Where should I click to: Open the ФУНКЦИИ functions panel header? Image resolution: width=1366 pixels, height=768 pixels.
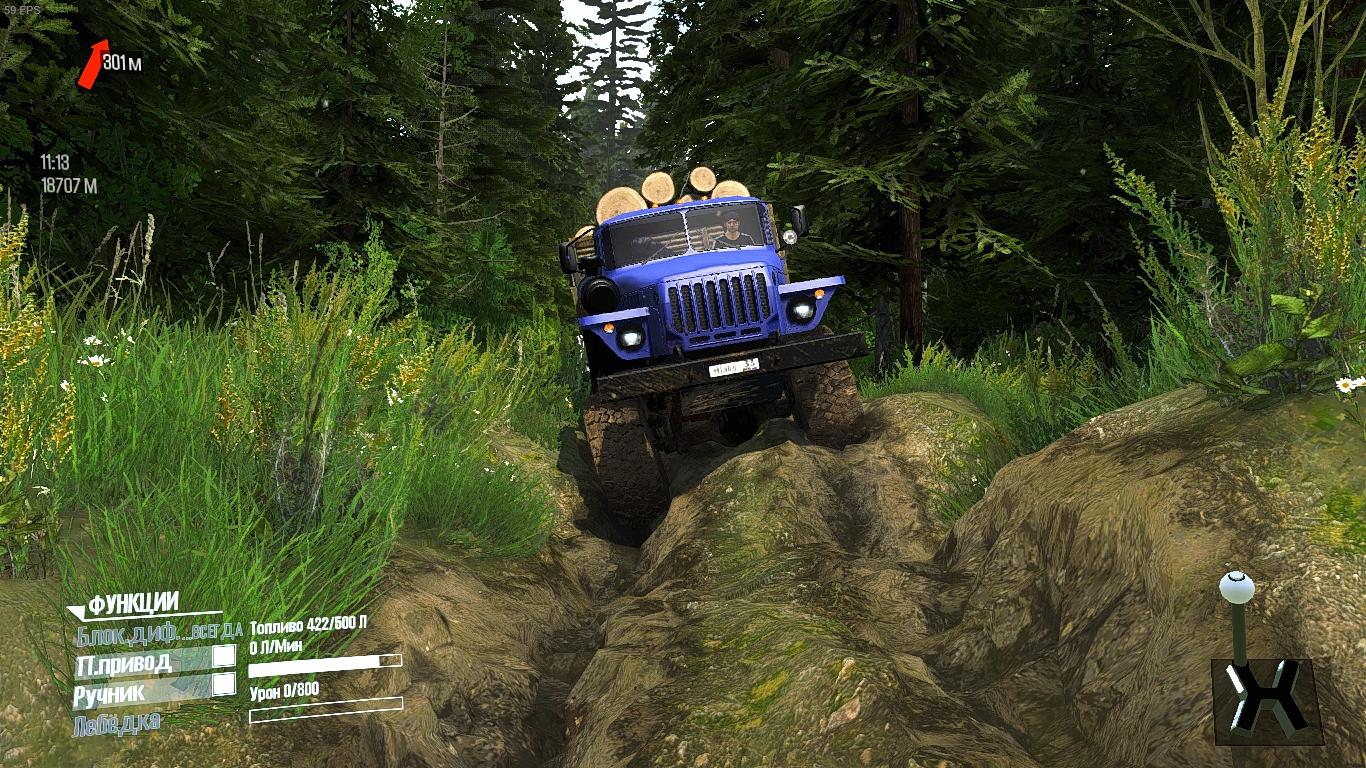(133, 604)
